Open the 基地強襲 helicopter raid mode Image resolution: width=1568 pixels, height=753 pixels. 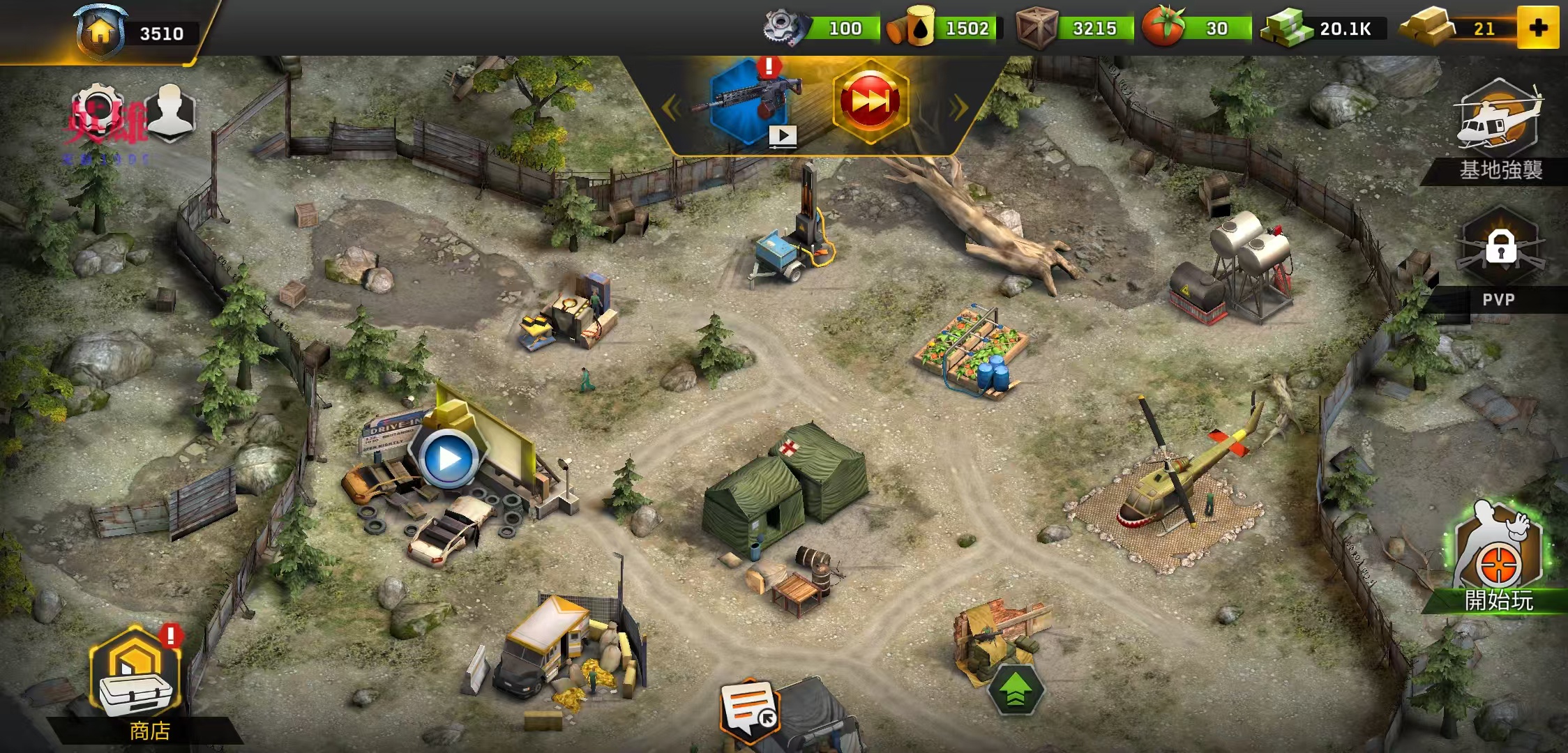(1499, 132)
